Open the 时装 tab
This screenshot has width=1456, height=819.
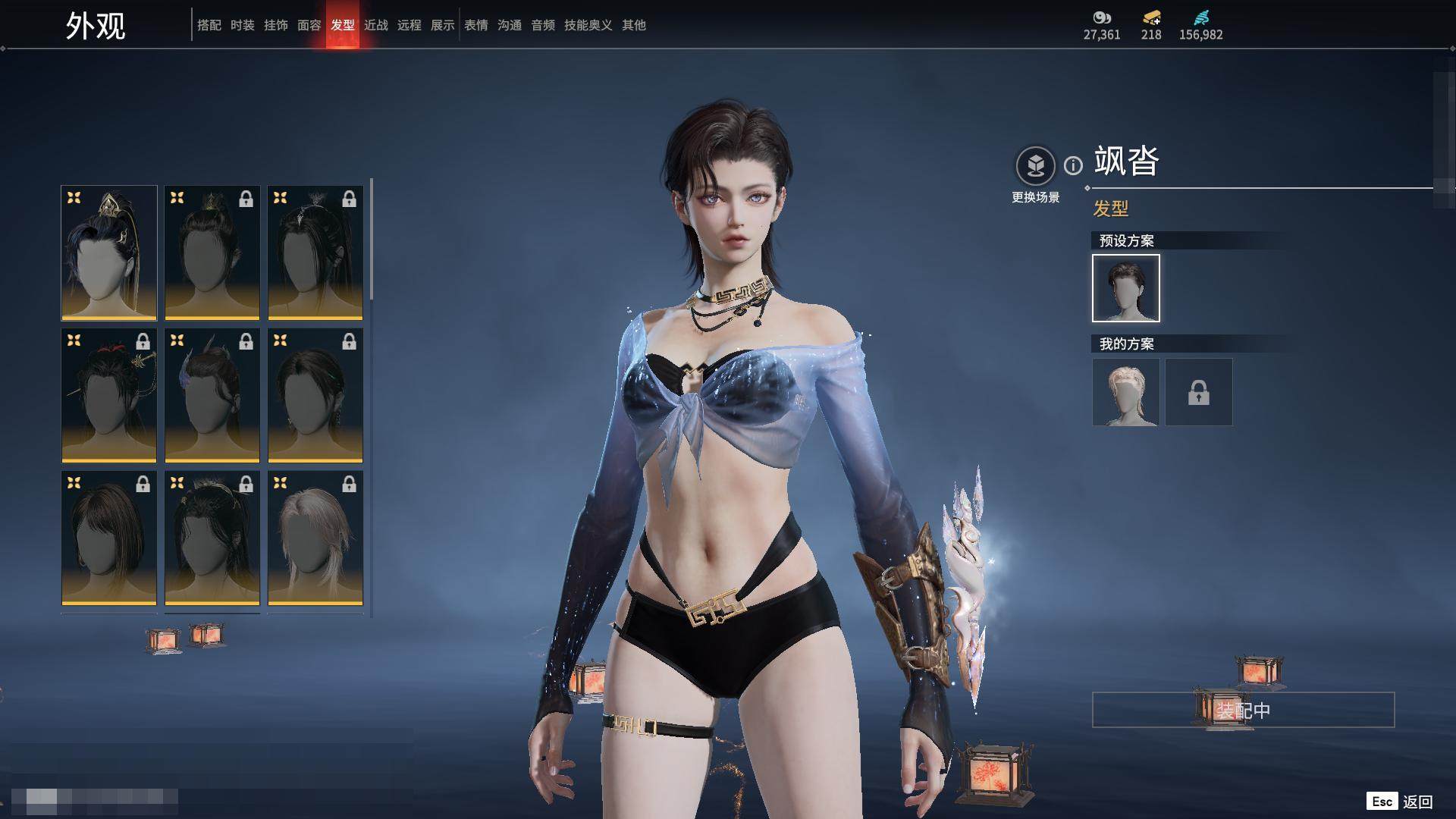click(242, 25)
